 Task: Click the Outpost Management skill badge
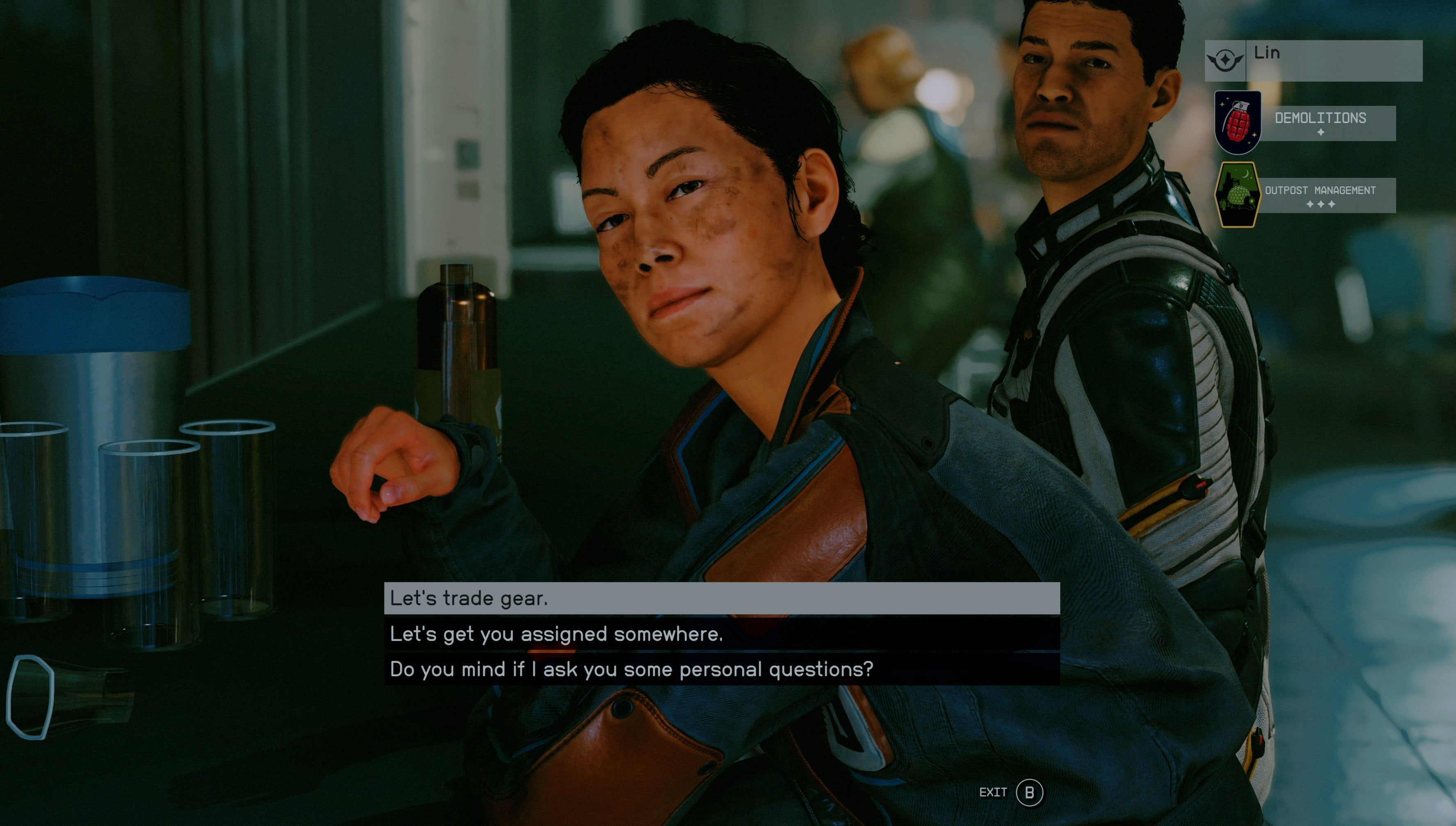click(x=1237, y=194)
